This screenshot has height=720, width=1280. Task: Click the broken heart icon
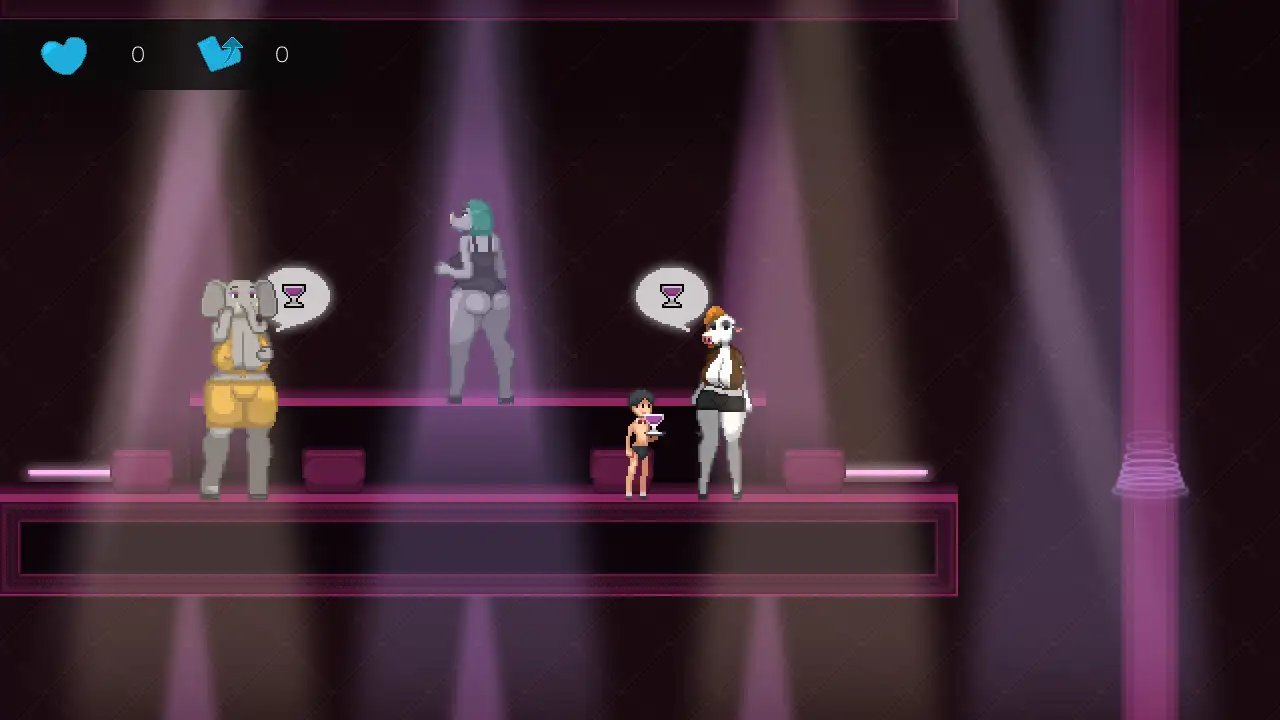coord(221,54)
